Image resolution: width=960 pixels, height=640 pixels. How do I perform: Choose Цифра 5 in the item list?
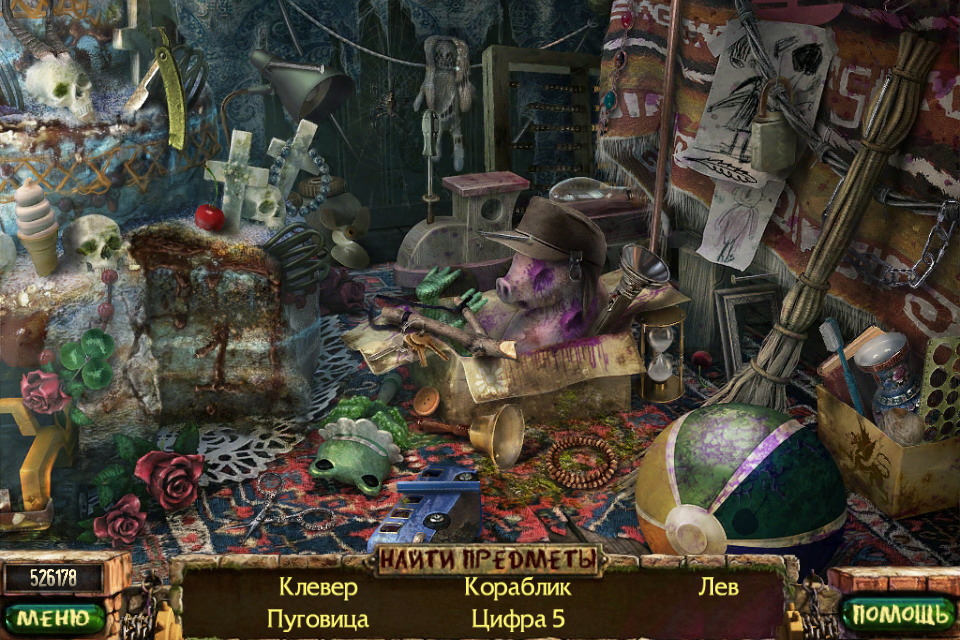click(x=517, y=619)
